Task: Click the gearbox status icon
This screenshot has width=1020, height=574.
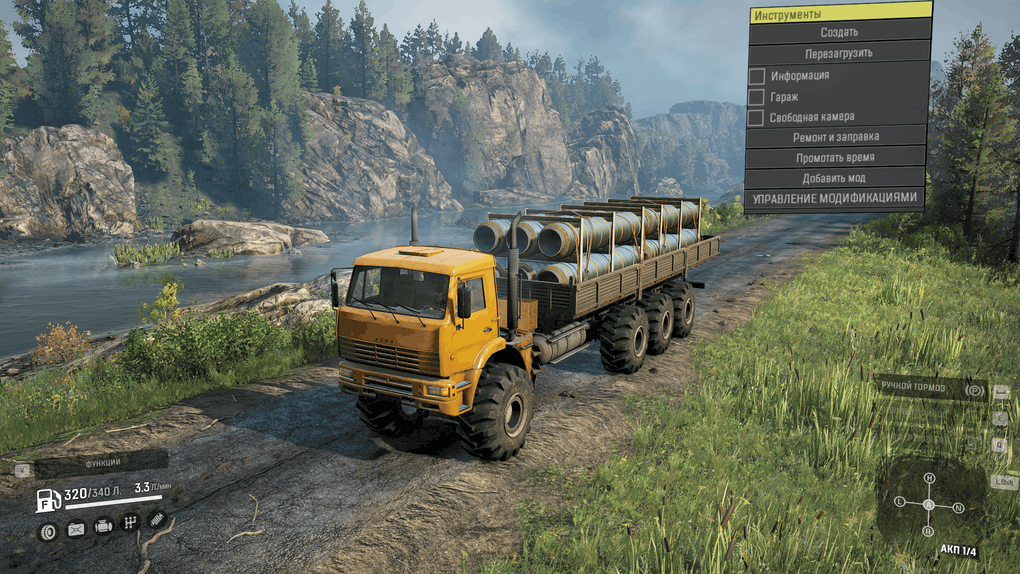Action: pos(130,522)
